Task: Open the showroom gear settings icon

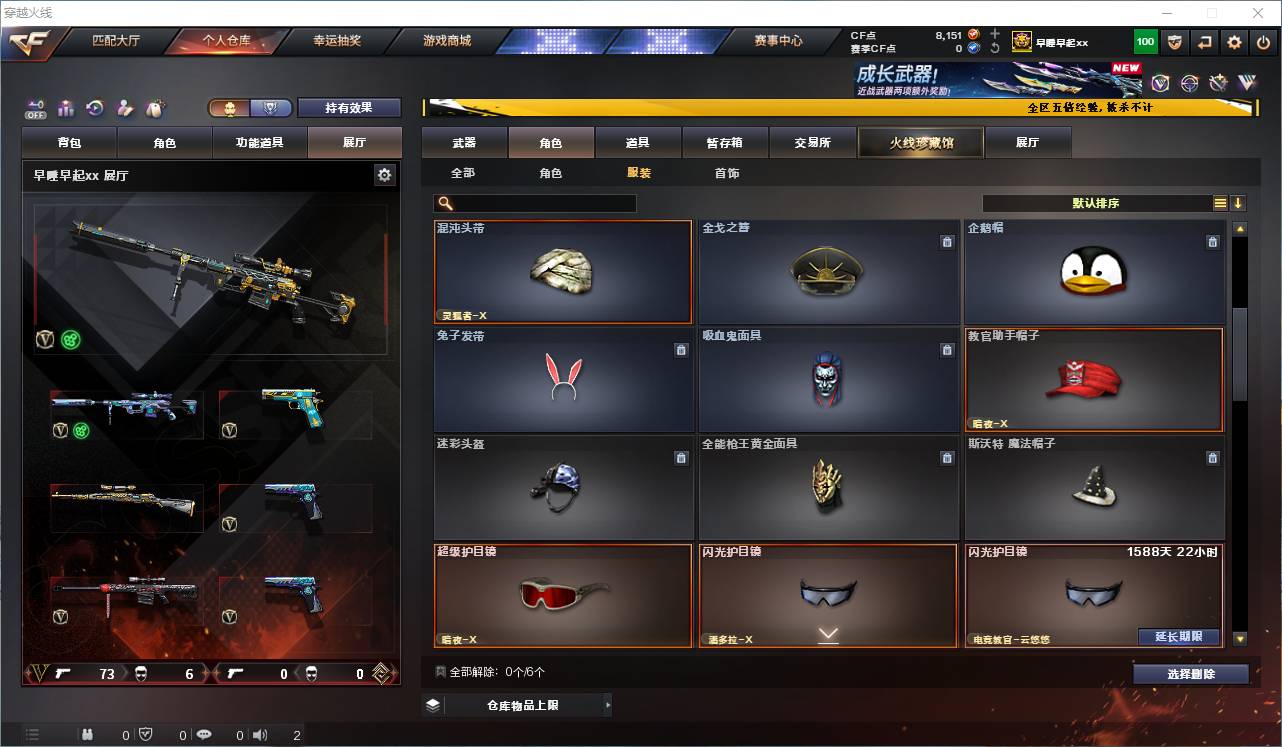Action: [x=384, y=175]
